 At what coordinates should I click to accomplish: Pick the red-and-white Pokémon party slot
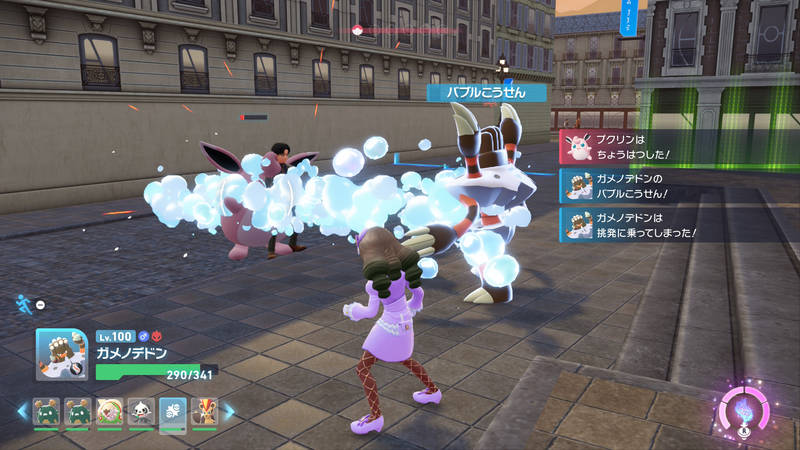(x=108, y=411)
